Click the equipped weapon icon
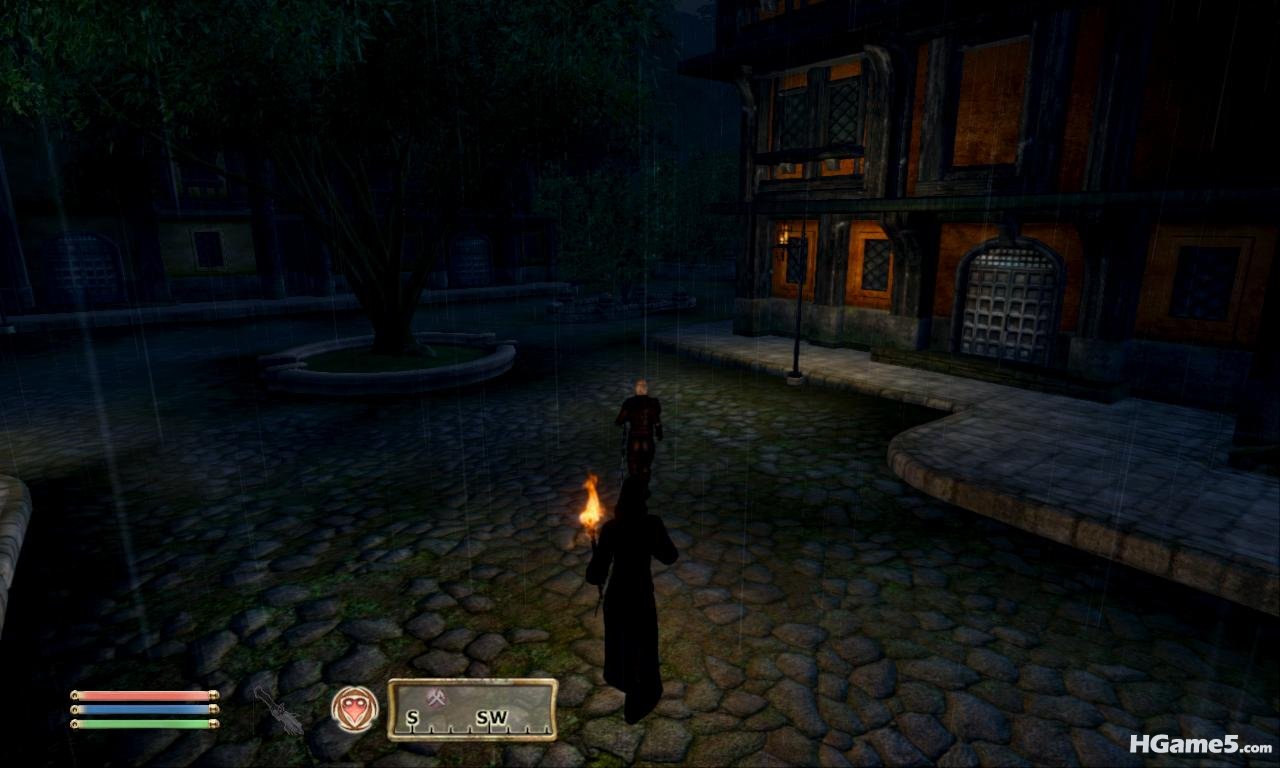Screen dimensions: 1280x768 (277, 710)
